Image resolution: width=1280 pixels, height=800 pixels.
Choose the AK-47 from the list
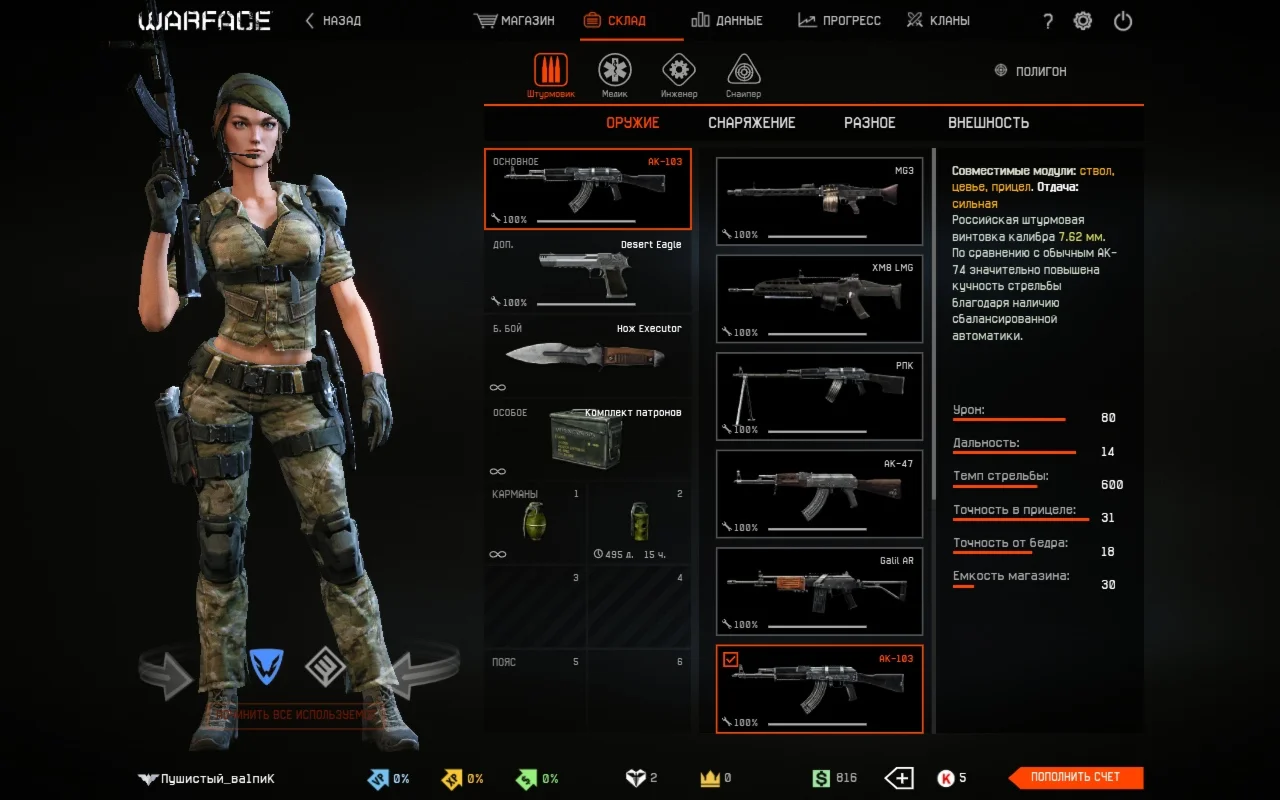(x=820, y=494)
